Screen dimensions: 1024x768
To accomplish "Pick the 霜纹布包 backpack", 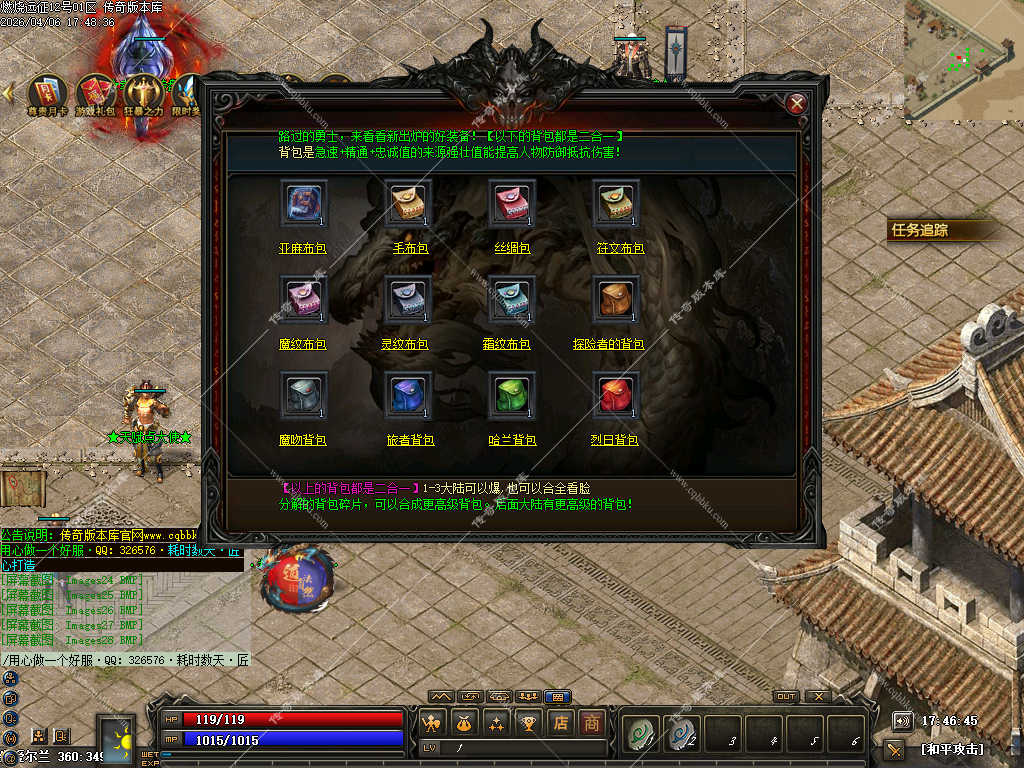I will click(x=512, y=300).
